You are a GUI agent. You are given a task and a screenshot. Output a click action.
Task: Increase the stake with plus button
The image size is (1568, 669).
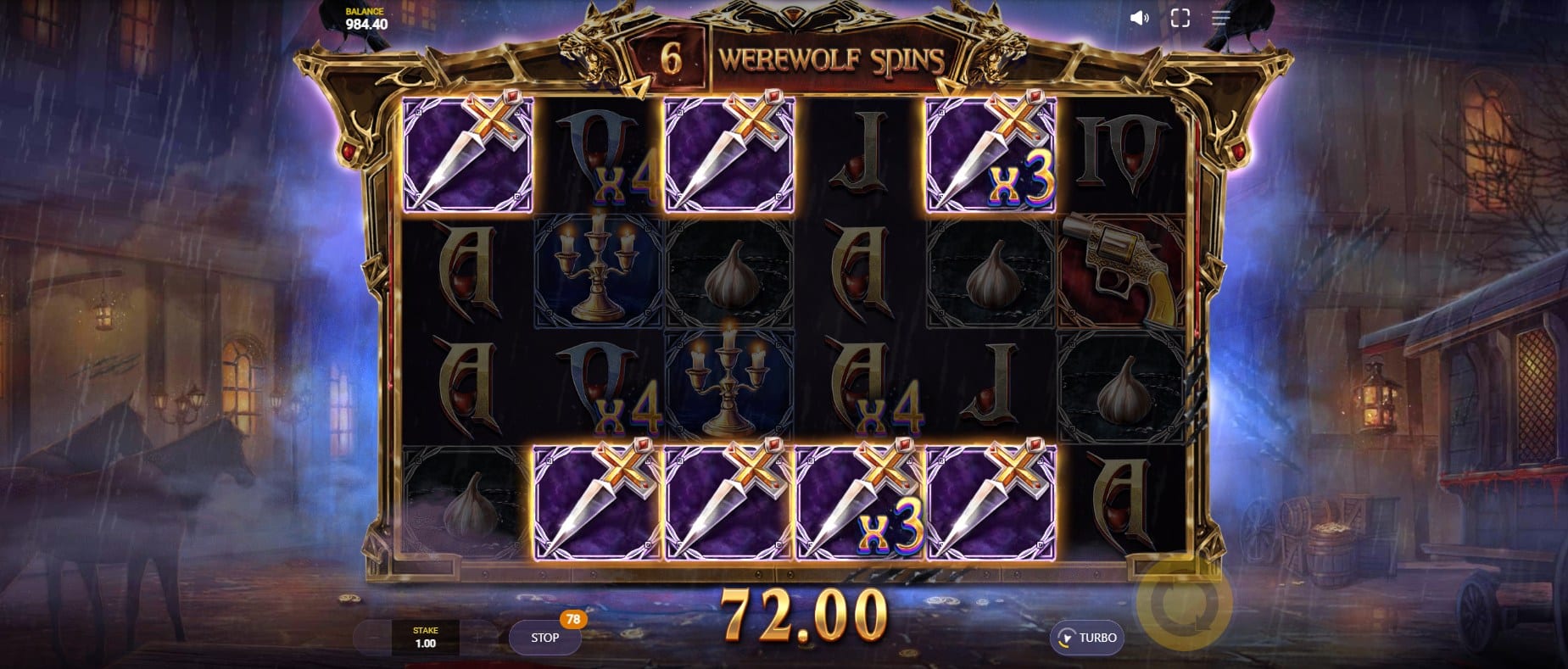478,638
